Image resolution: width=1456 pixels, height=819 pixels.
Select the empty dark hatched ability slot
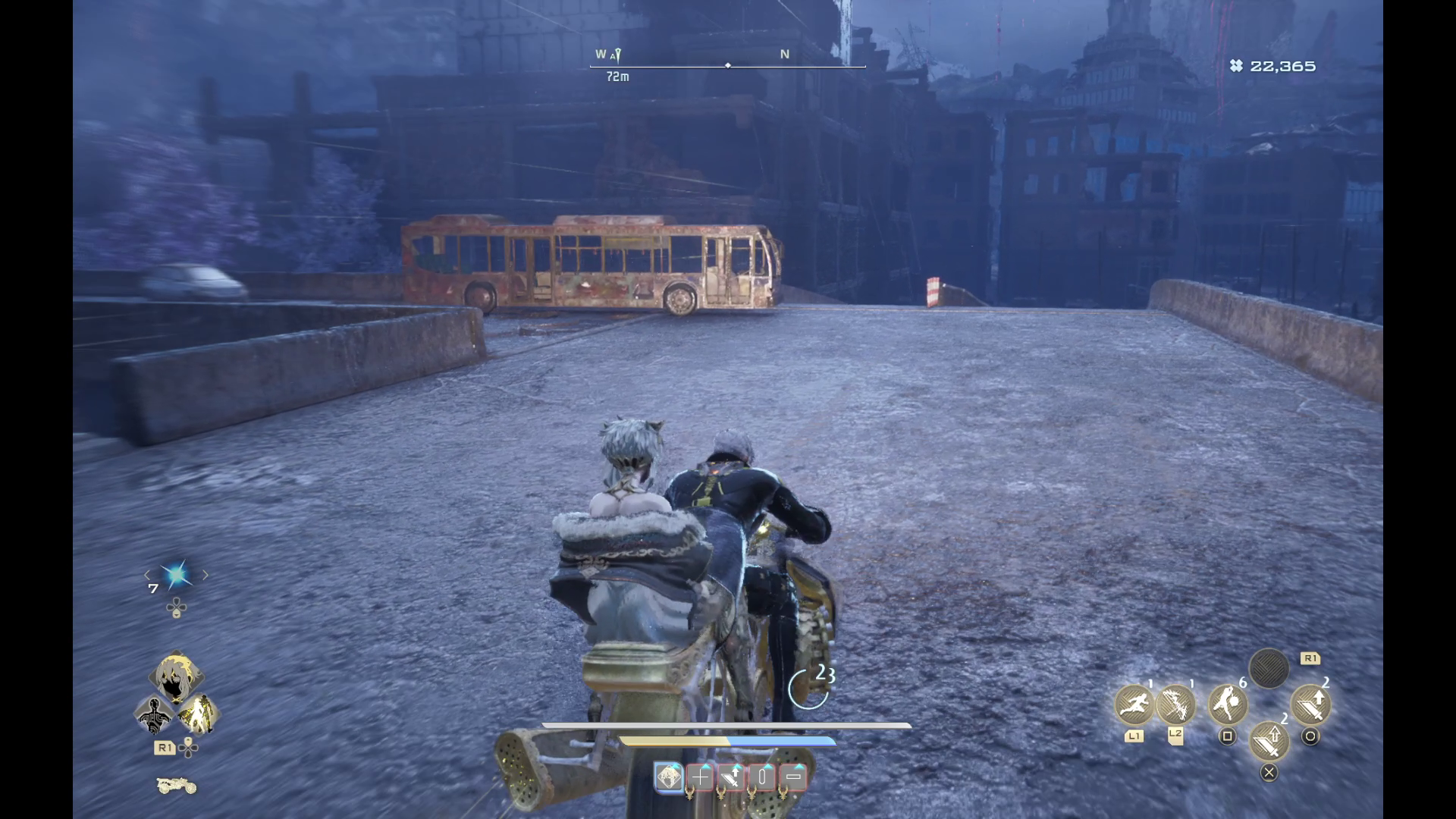pos(1269,669)
